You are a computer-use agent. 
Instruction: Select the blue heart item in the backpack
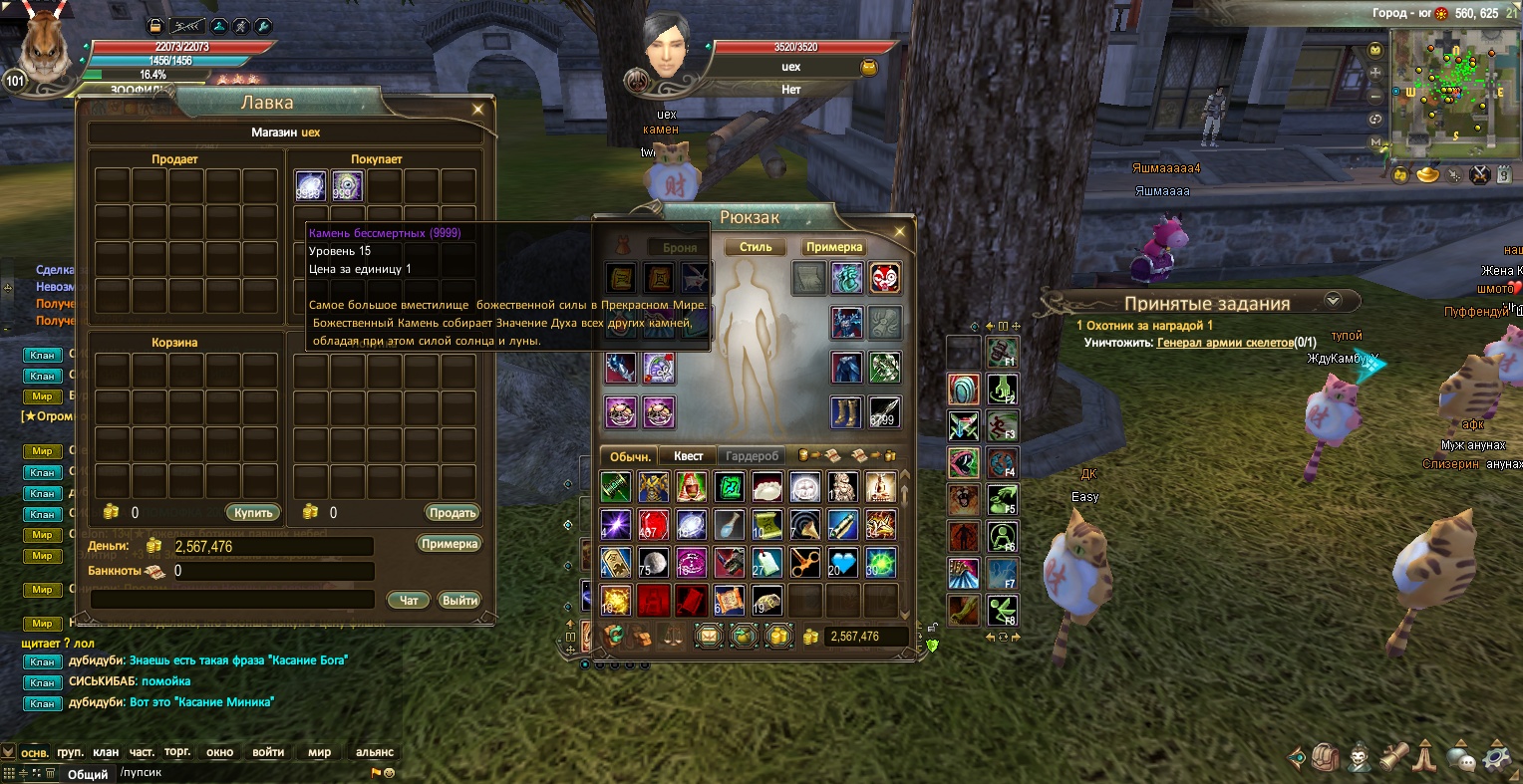coord(842,563)
